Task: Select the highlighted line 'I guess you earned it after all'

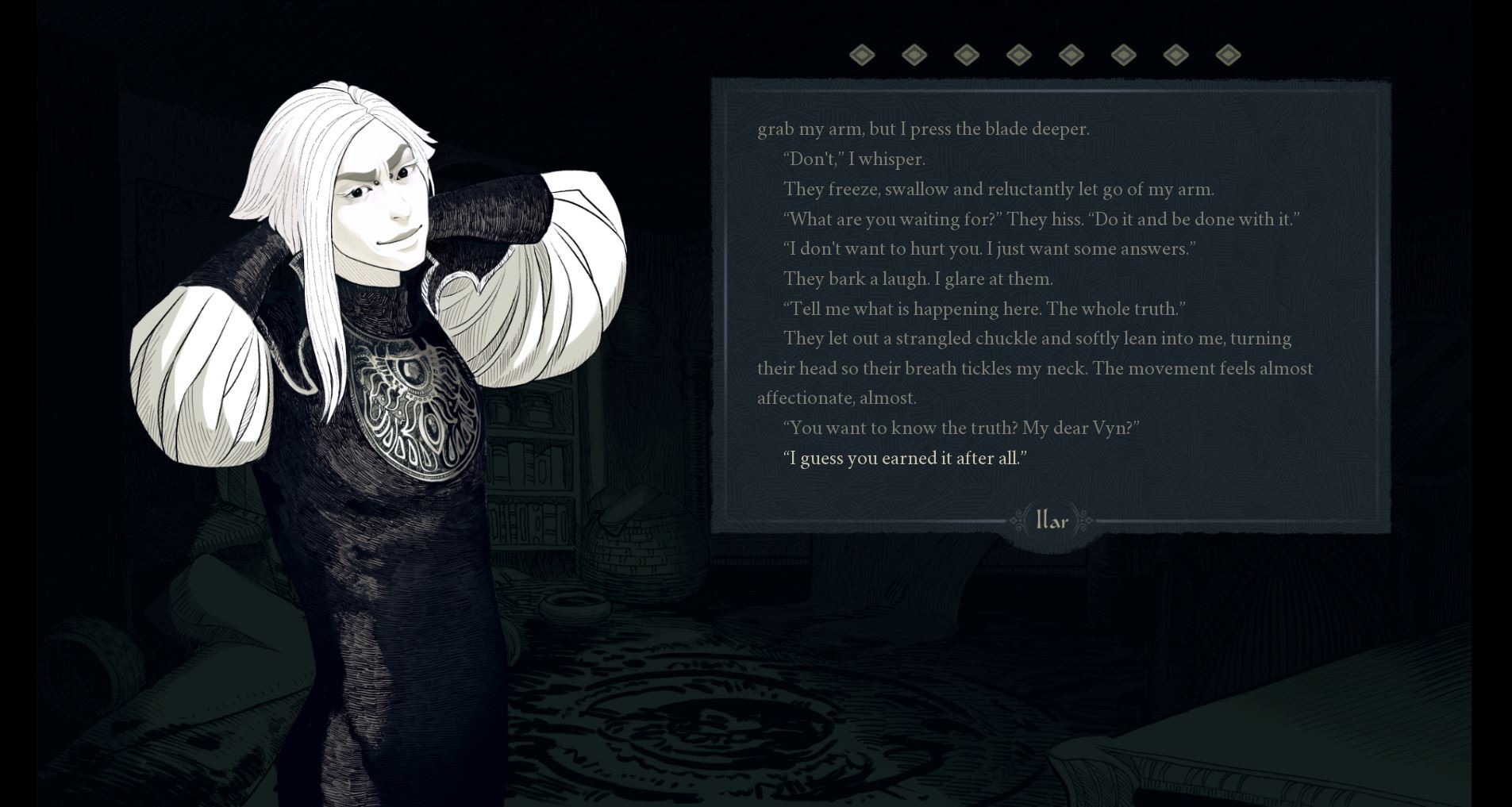Action: point(905,458)
